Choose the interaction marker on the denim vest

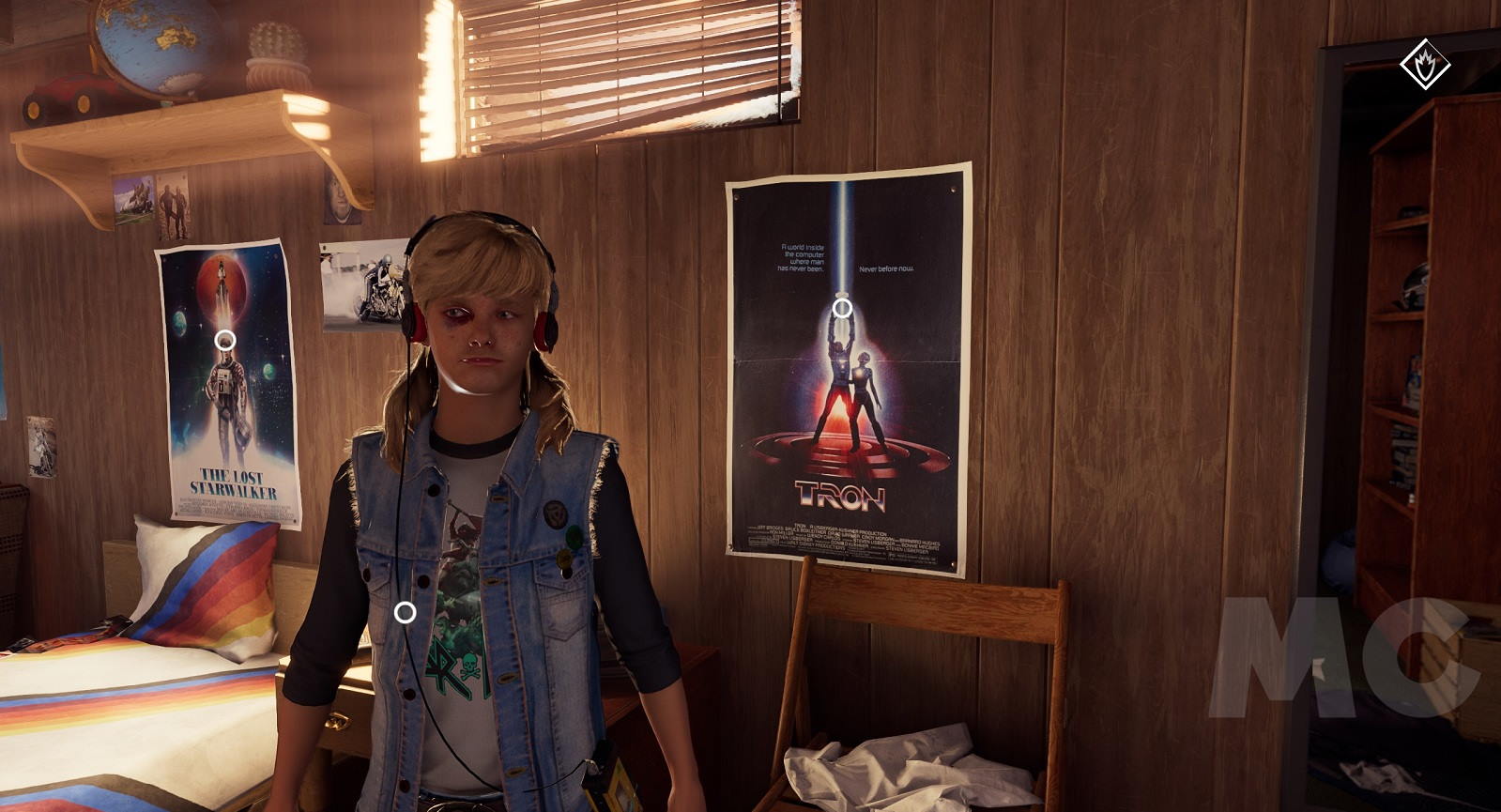coord(405,613)
